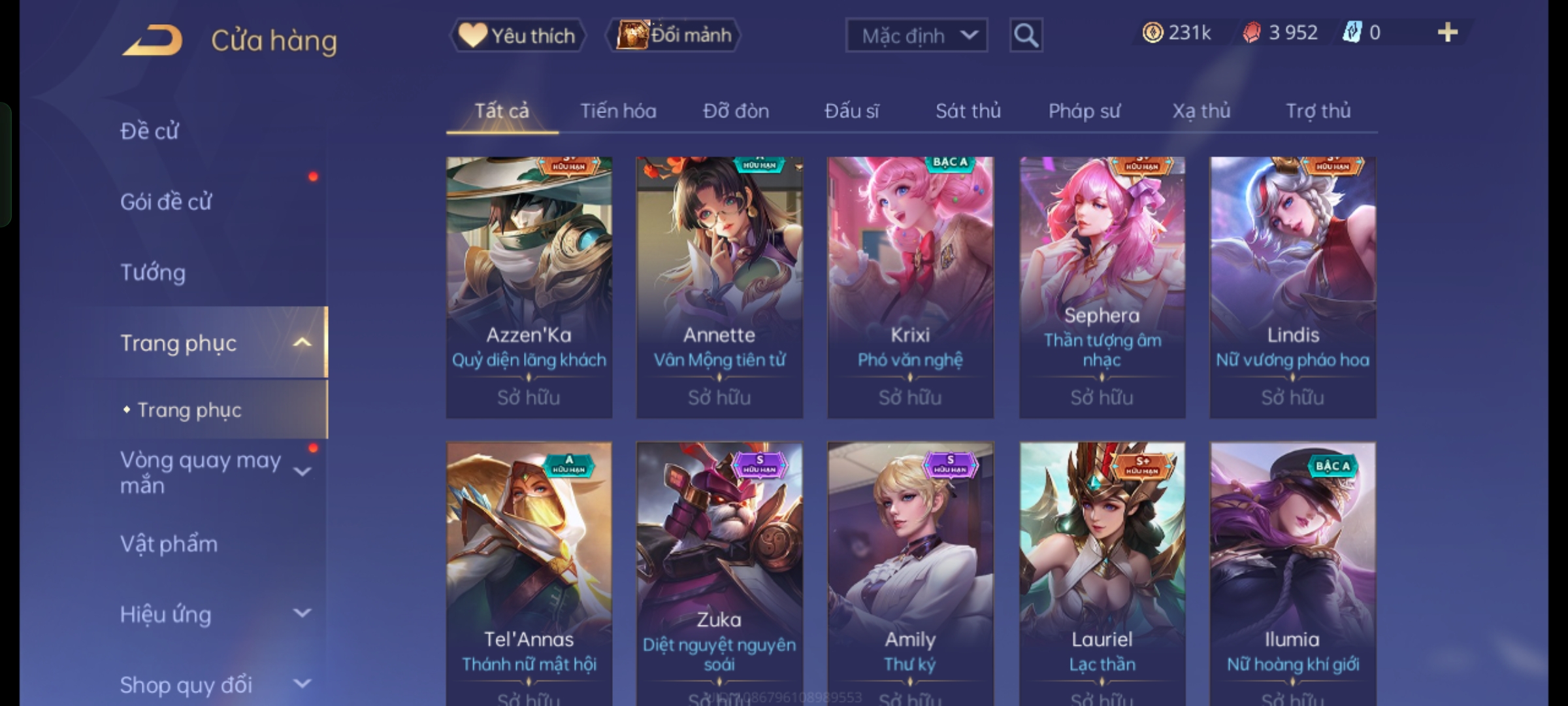The height and width of the screenshot is (706, 1568).
Task: Open the Yêu thích favorites list
Action: pos(517,35)
